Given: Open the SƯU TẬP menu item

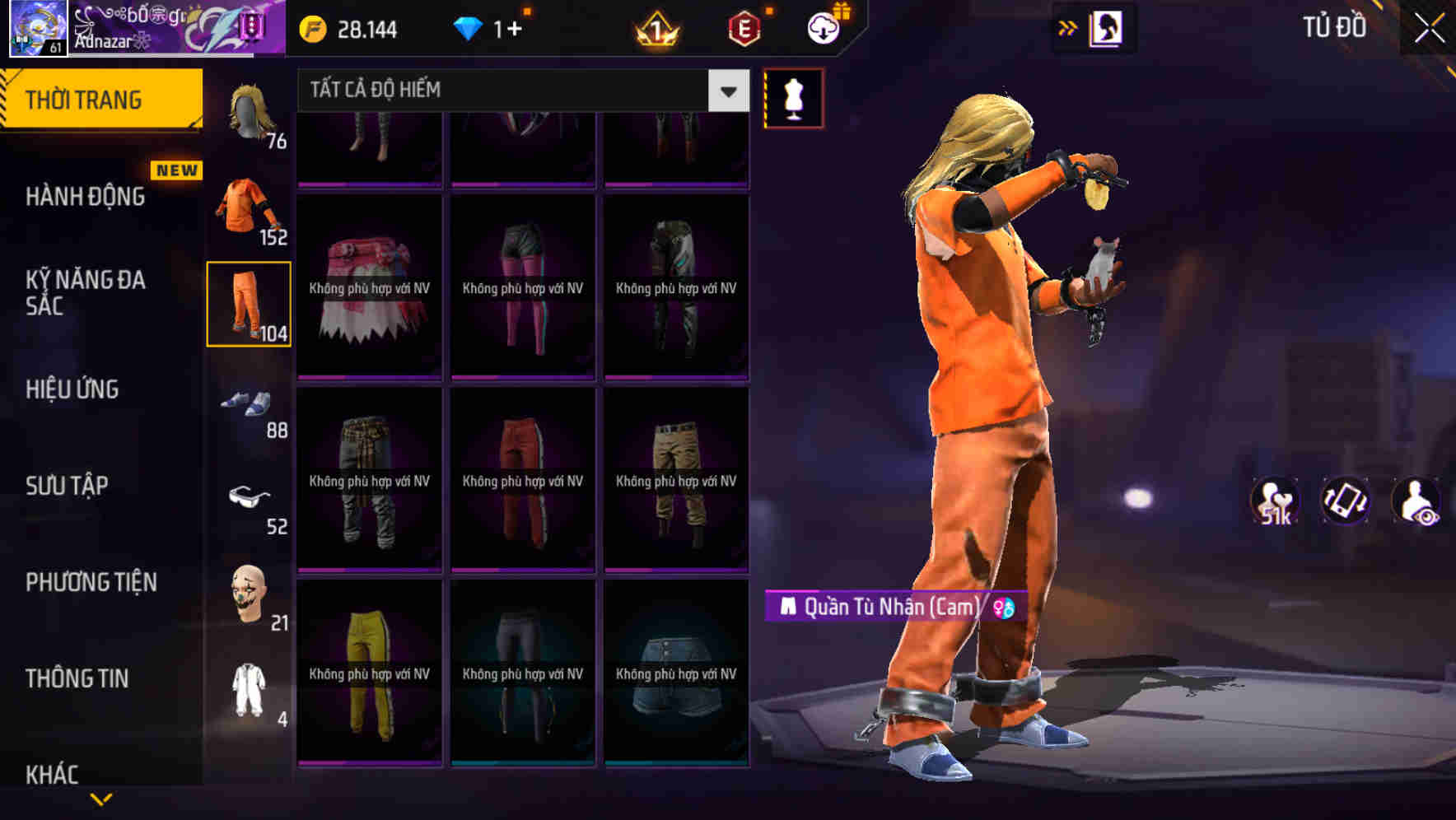Looking at the screenshot, I should pyautogui.click(x=68, y=486).
